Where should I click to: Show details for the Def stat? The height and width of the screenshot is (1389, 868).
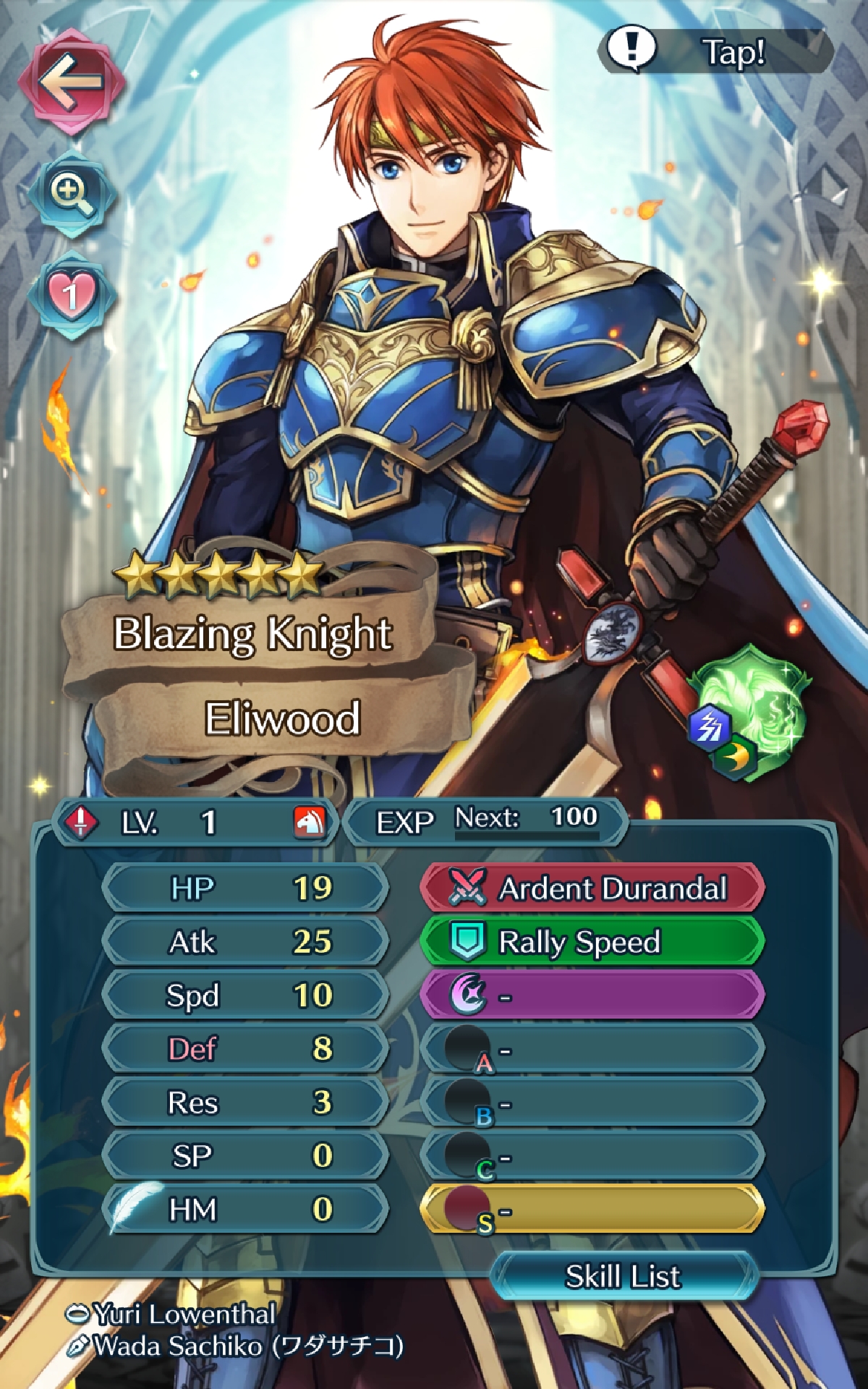tap(244, 1049)
